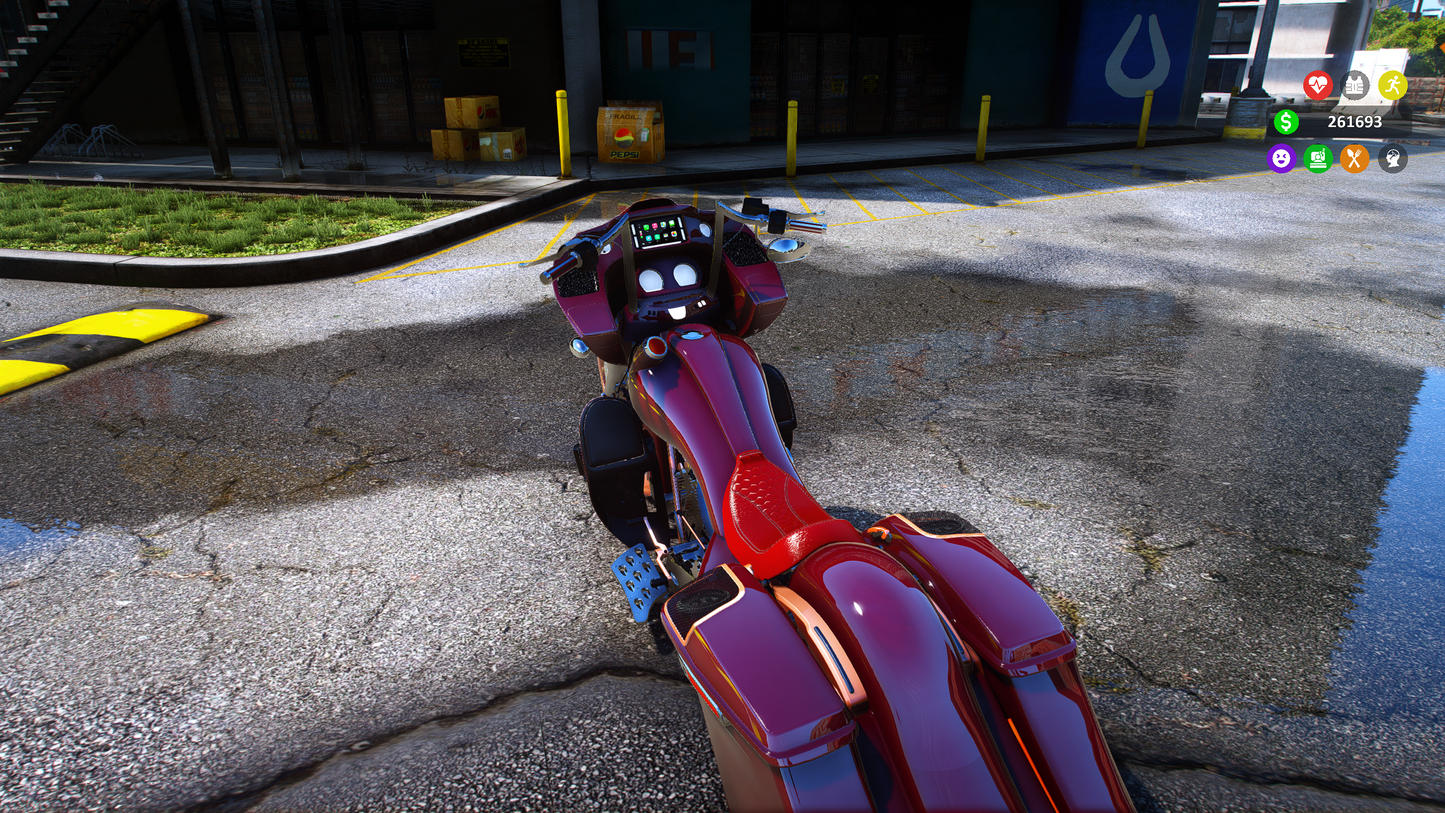Click the green sleeping bed rest icon
Viewport: 1445px width, 813px height.
coord(1318,158)
